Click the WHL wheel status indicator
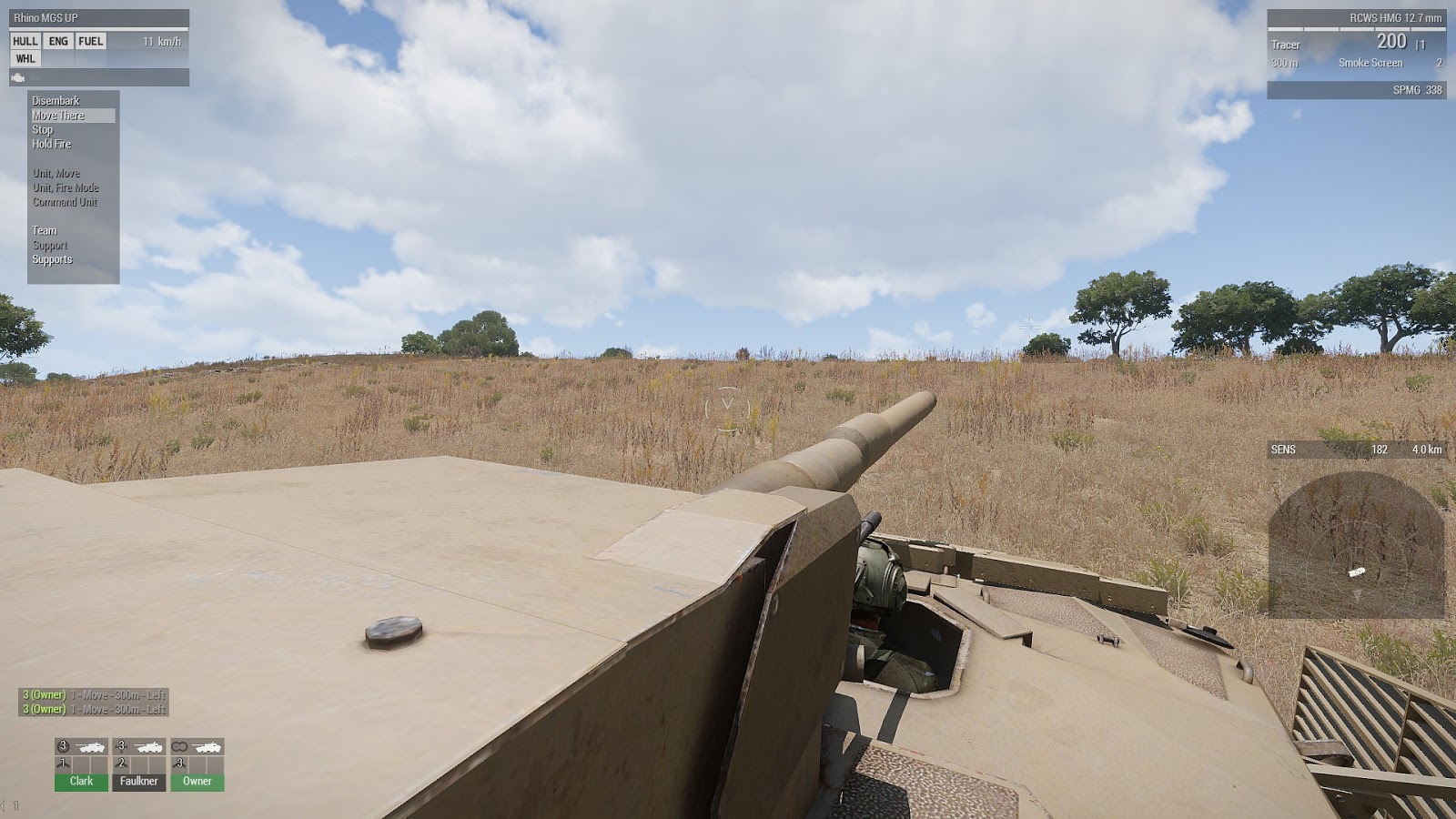This screenshot has width=1456, height=819. (x=26, y=57)
